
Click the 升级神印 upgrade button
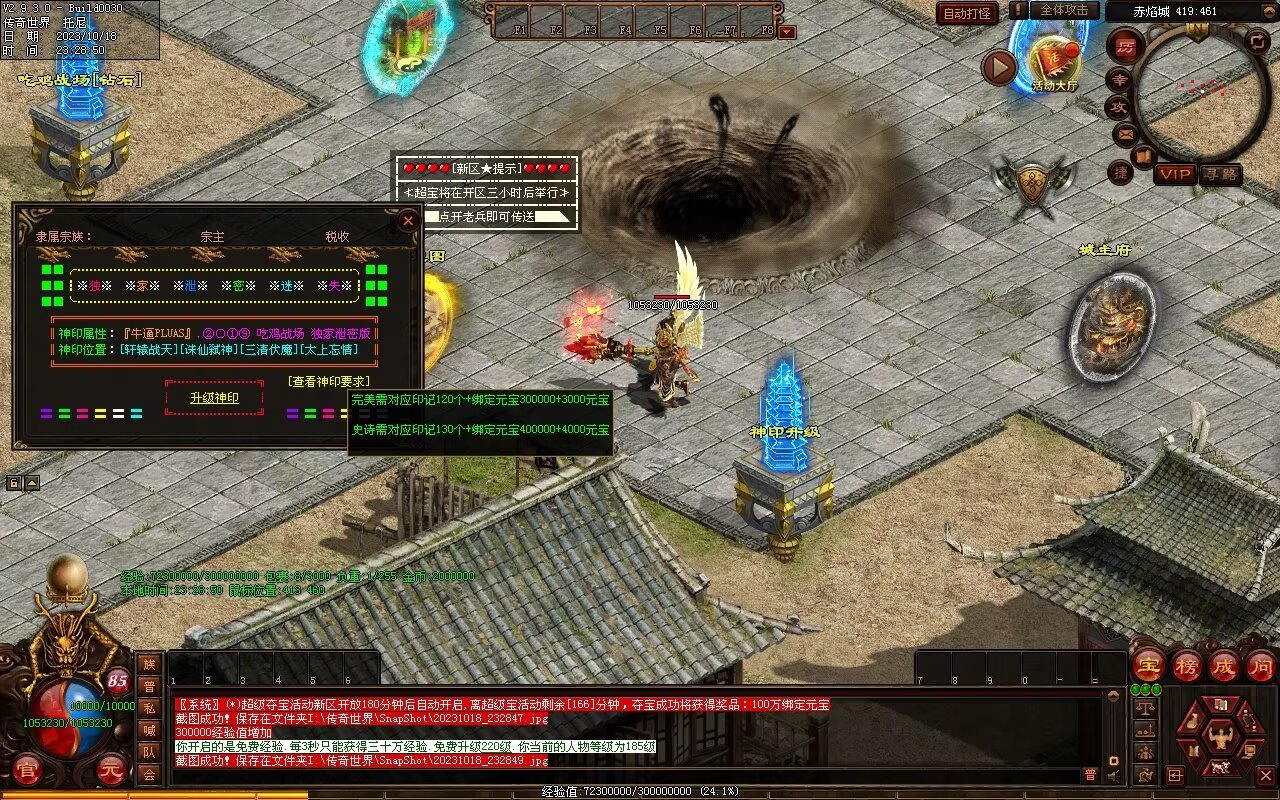click(214, 398)
